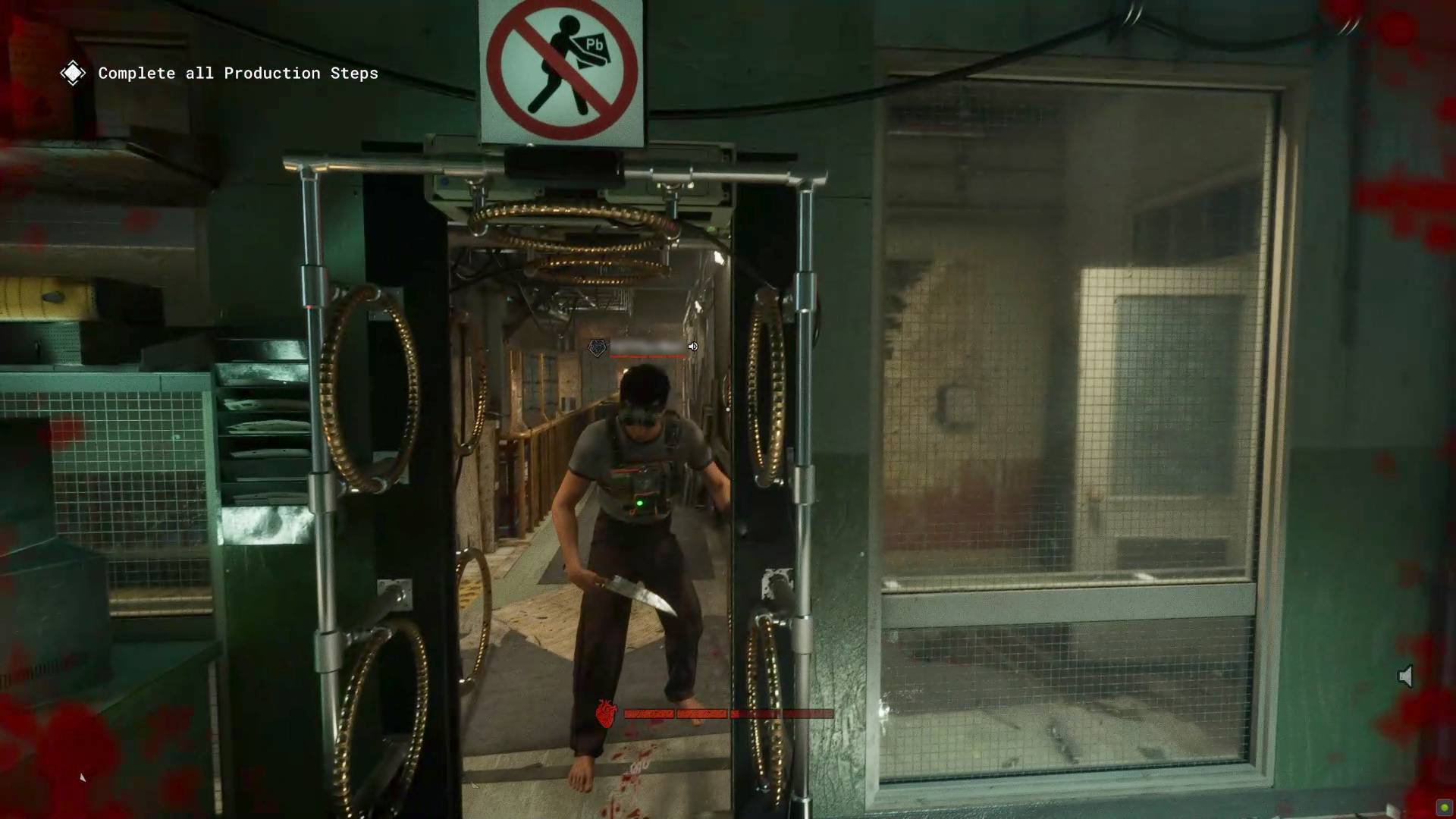The height and width of the screenshot is (819, 1456).
Task: Click the speaker icon beside the enemy's nameplate
Action: 692,346
